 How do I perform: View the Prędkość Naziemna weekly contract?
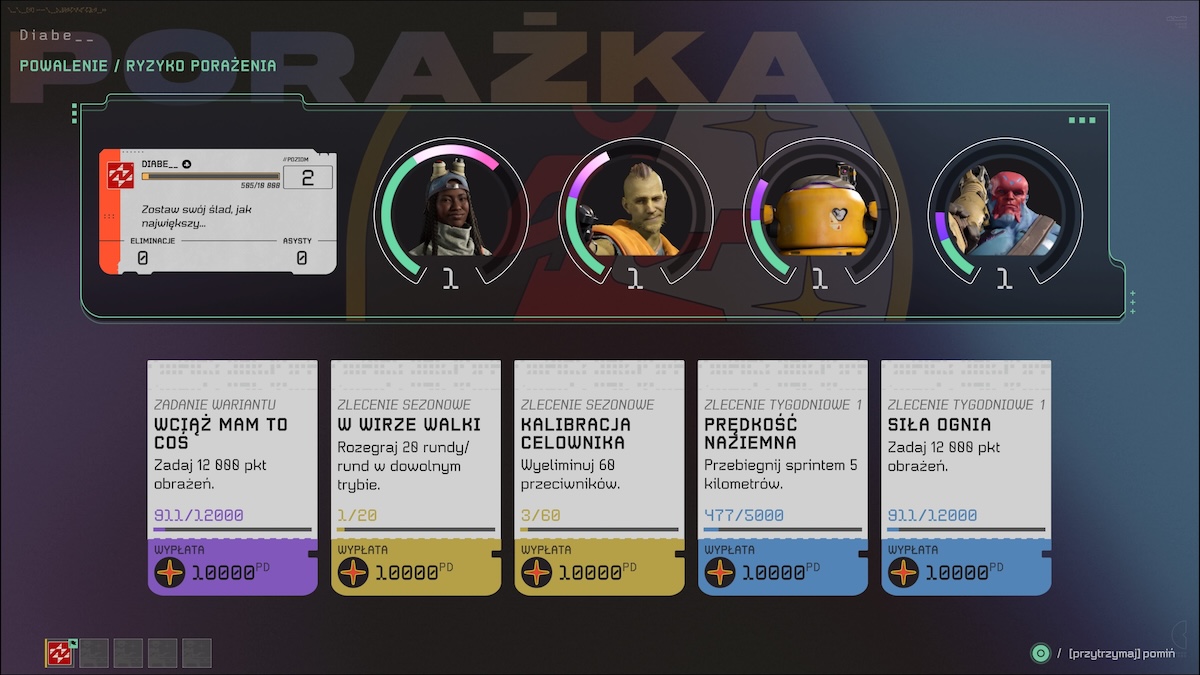click(x=782, y=477)
